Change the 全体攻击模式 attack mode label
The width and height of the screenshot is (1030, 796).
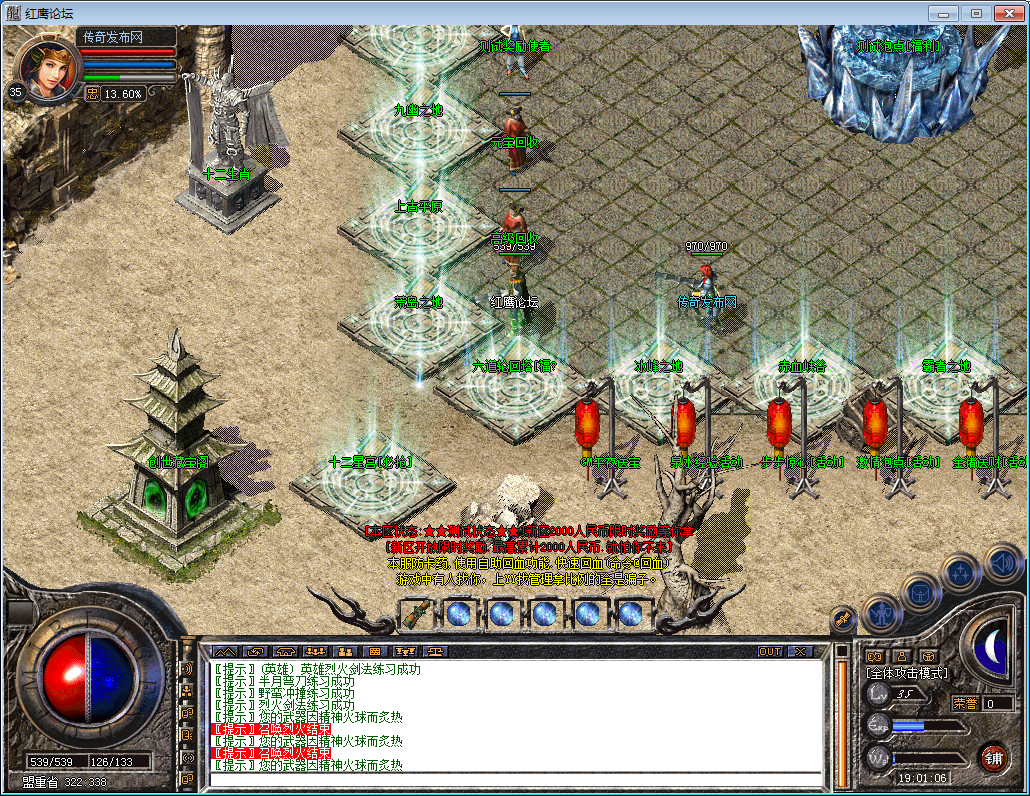[906, 673]
